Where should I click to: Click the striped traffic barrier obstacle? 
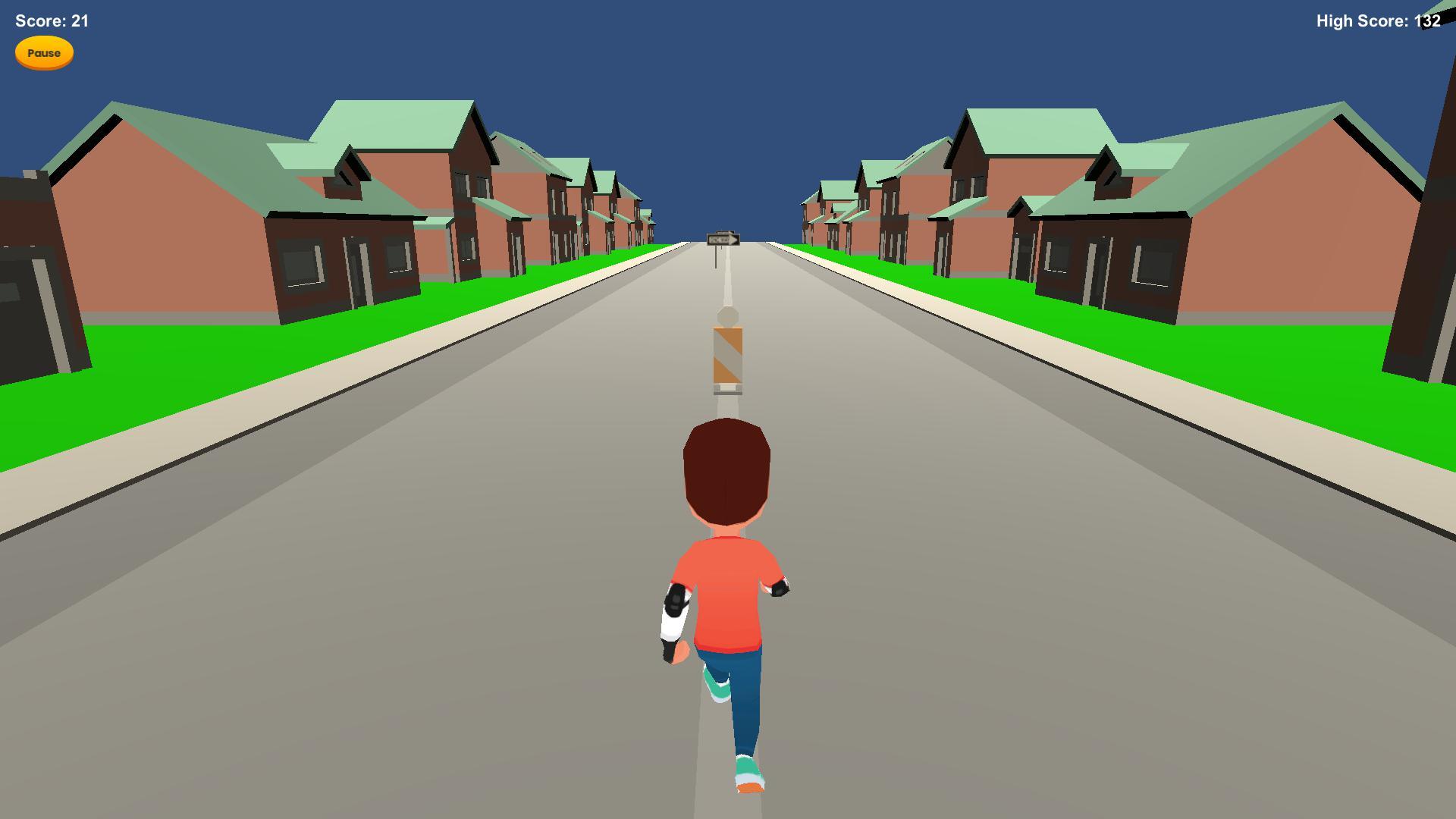pos(726,356)
